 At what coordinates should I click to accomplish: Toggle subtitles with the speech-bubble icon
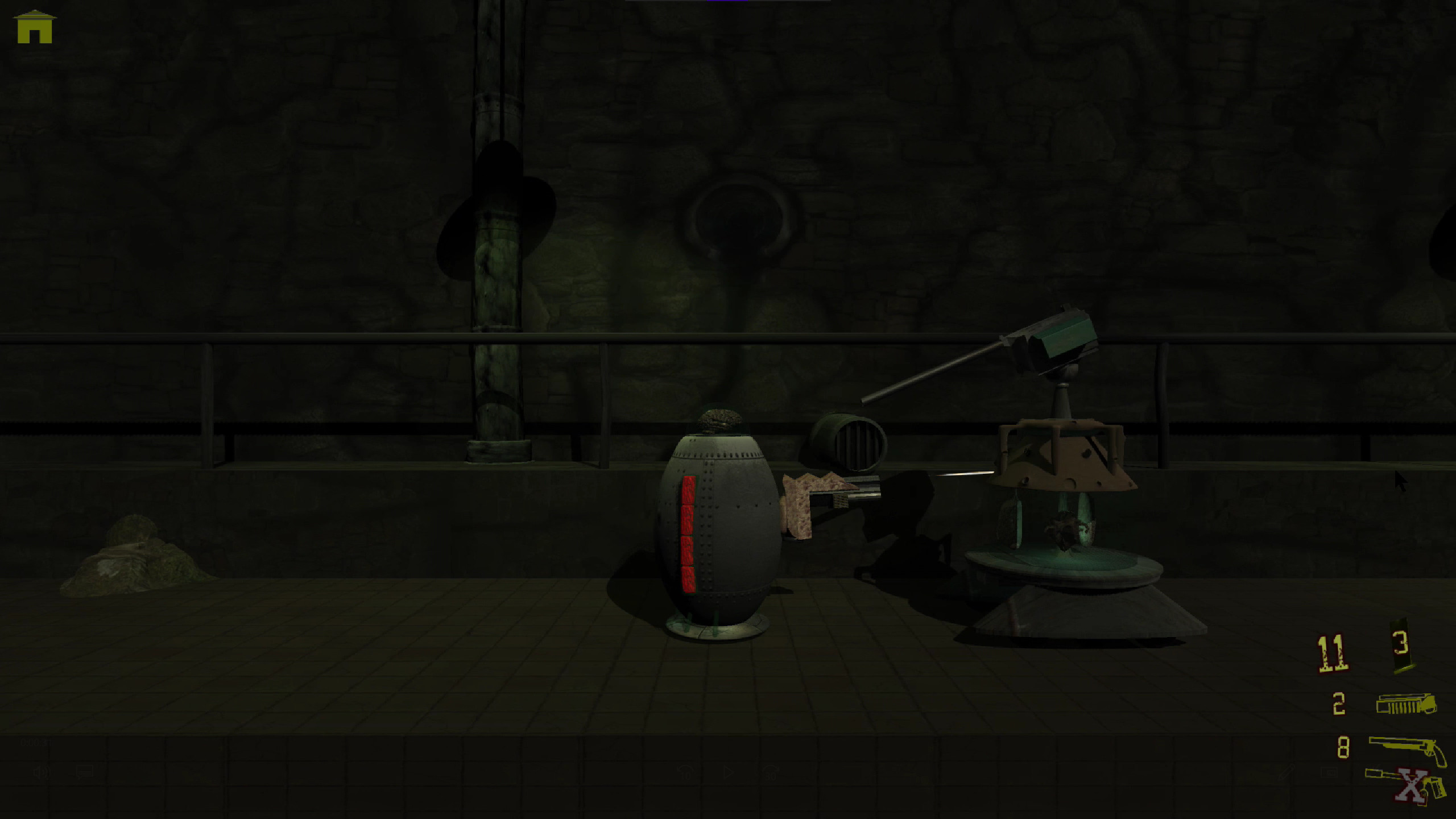pos(84,772)
